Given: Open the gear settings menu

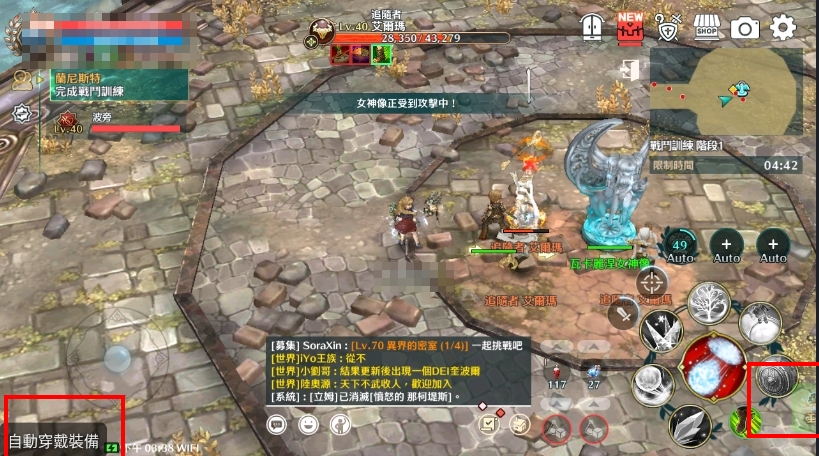Looking at the screenshot, I should 783,28.
